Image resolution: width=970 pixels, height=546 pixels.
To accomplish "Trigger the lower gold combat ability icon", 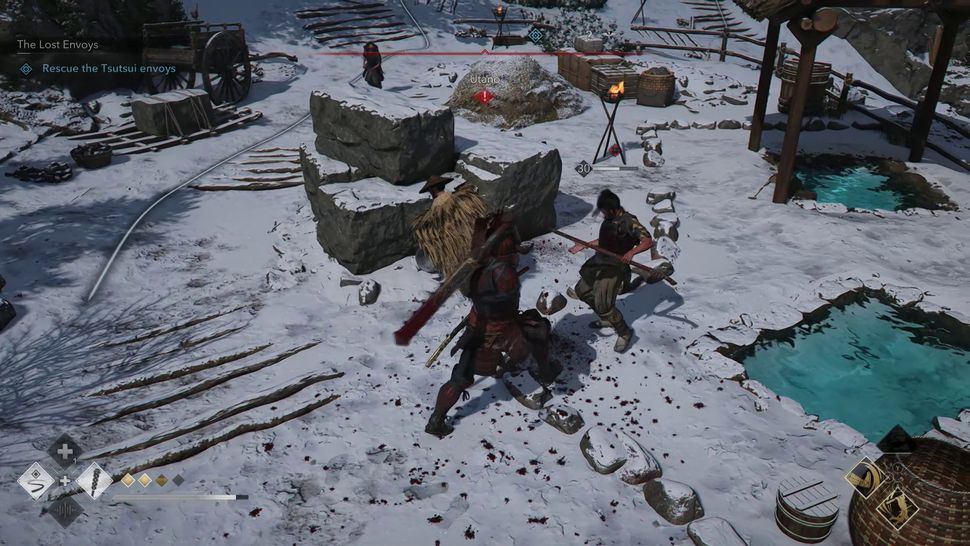I will pos(896,507).
